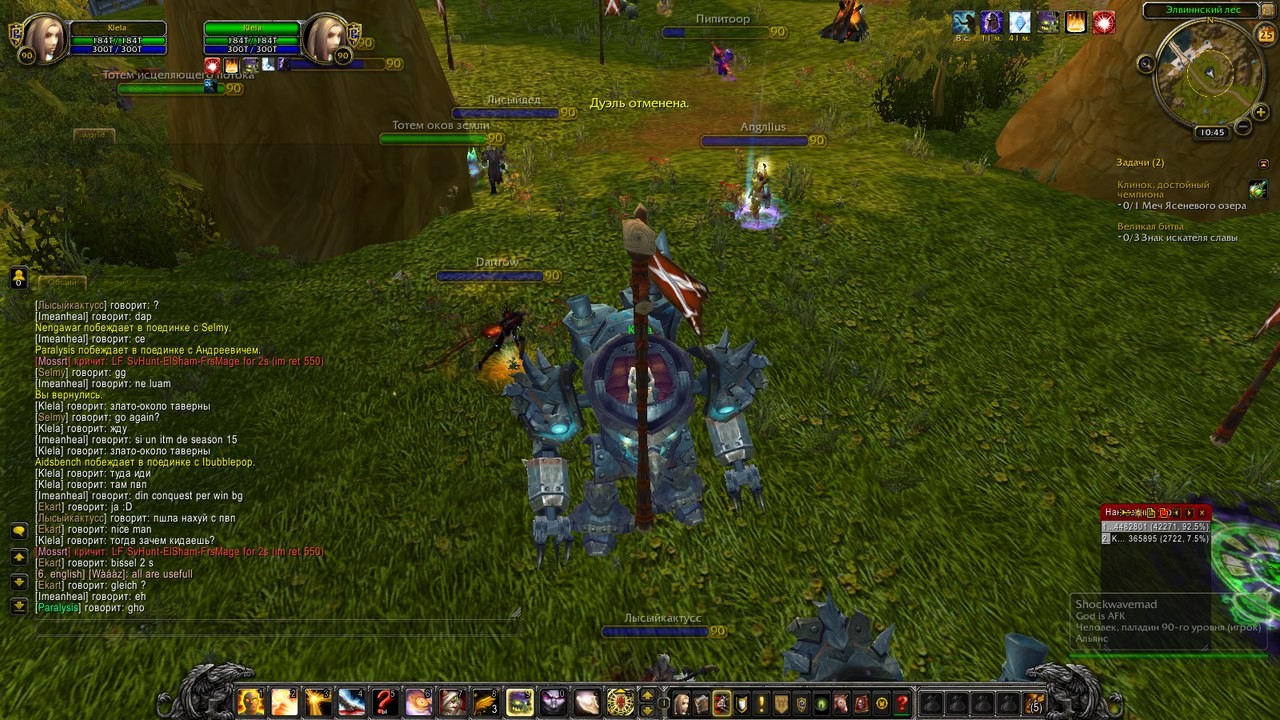Collapse the Задачи objectives tracker
This screenshot has height=720, width=1280.
click(1263, 163)
